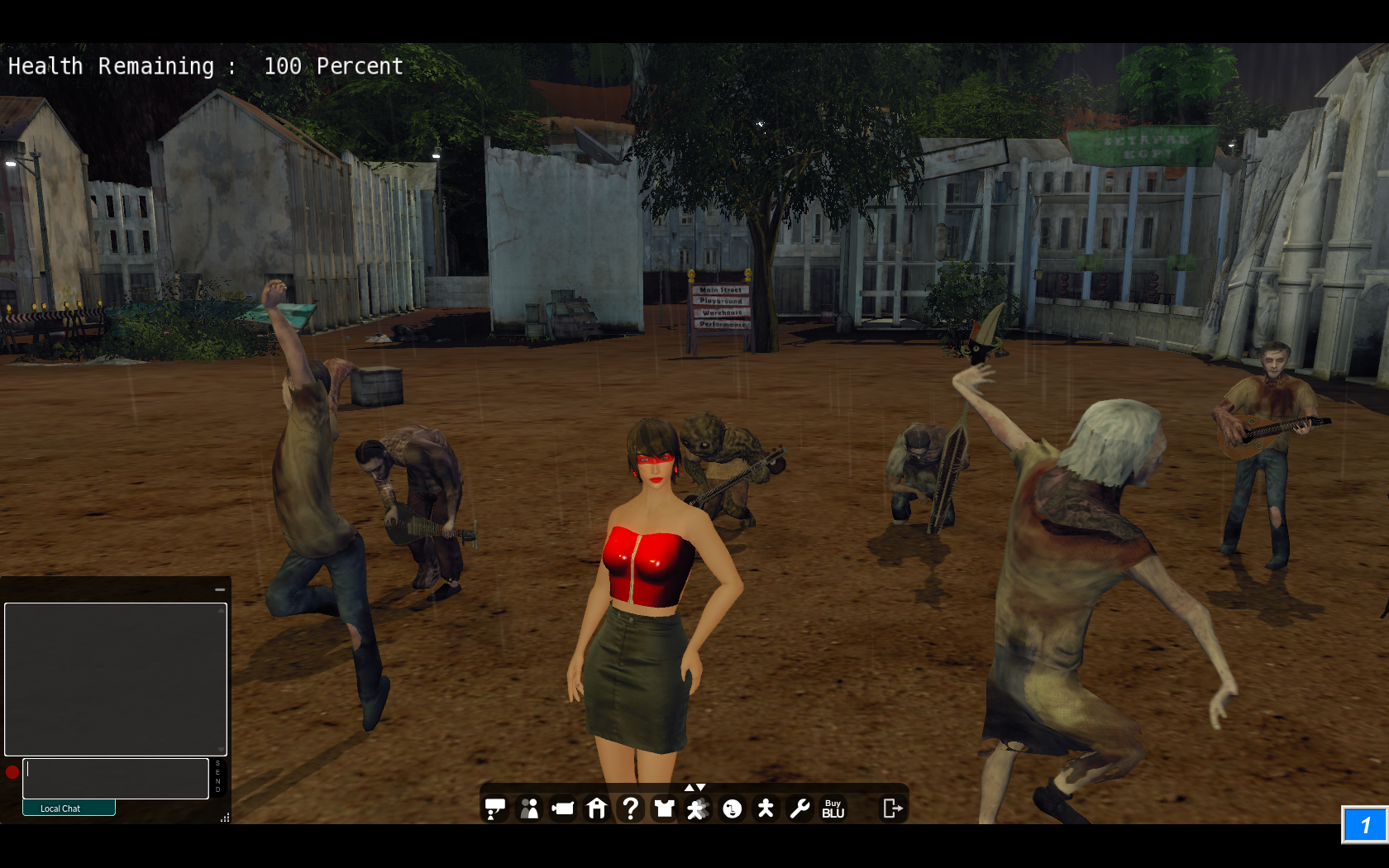Grab the chat window resize handle

[x=225, y=818]
